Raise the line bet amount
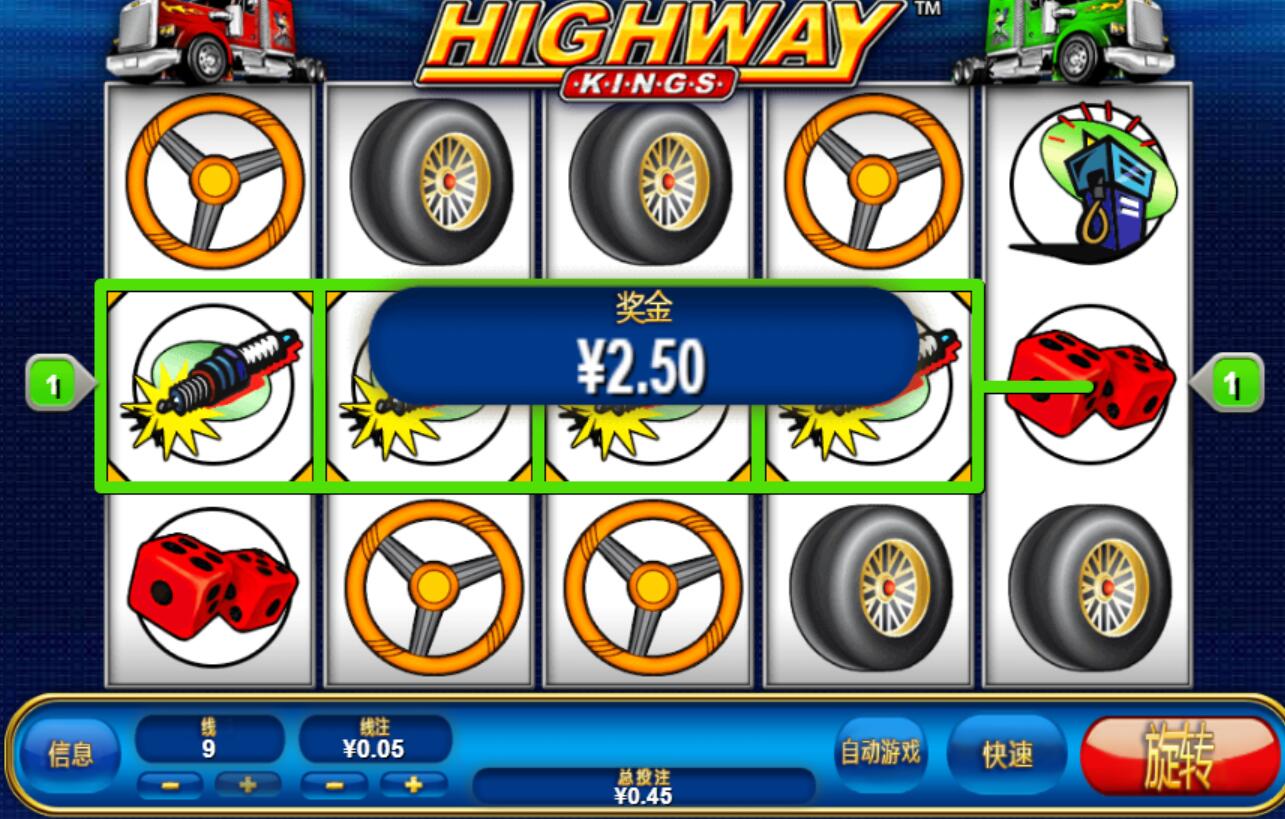 (412, 786)
